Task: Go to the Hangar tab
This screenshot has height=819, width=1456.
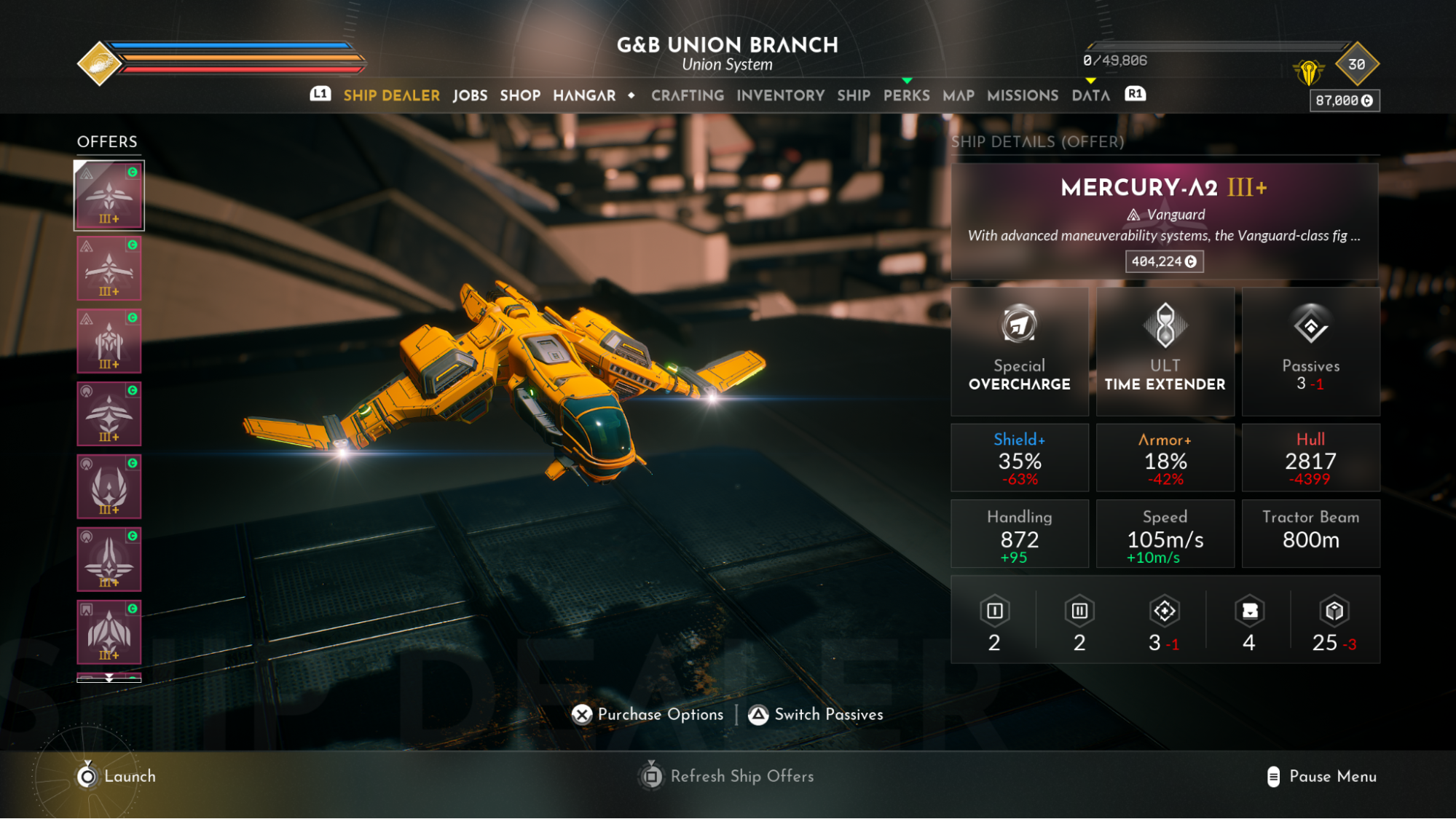Action: pyautogui.click(x=584, y=95)
